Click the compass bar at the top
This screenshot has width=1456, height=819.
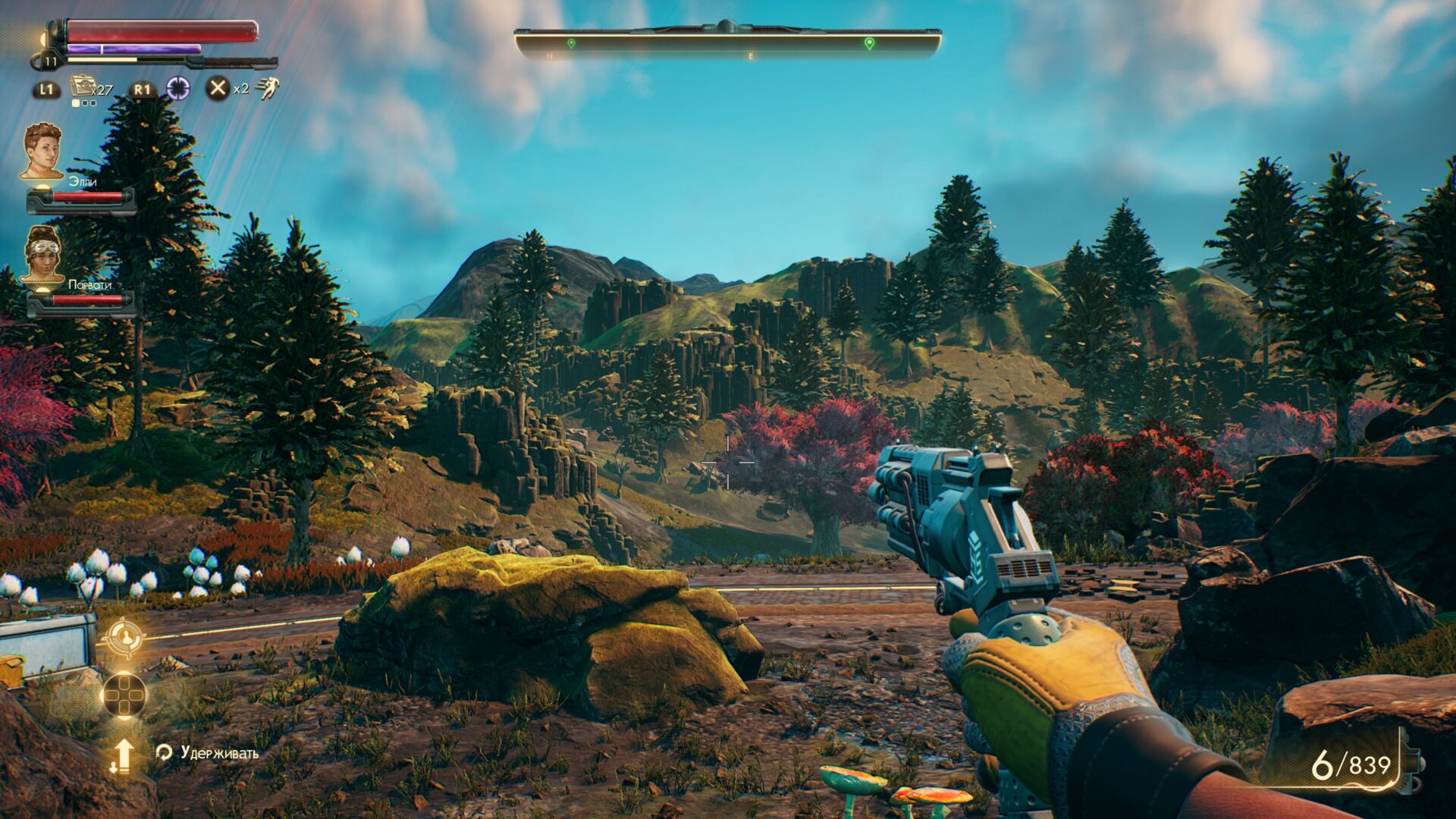pos(727,43)
